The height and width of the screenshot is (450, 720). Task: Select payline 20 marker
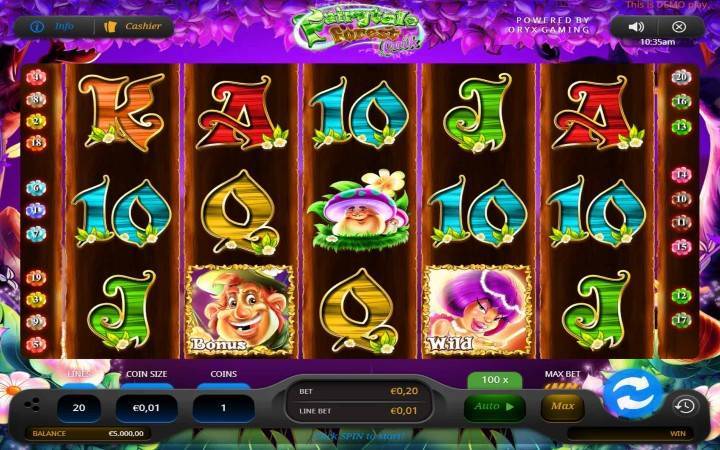(x=681, y=77)
